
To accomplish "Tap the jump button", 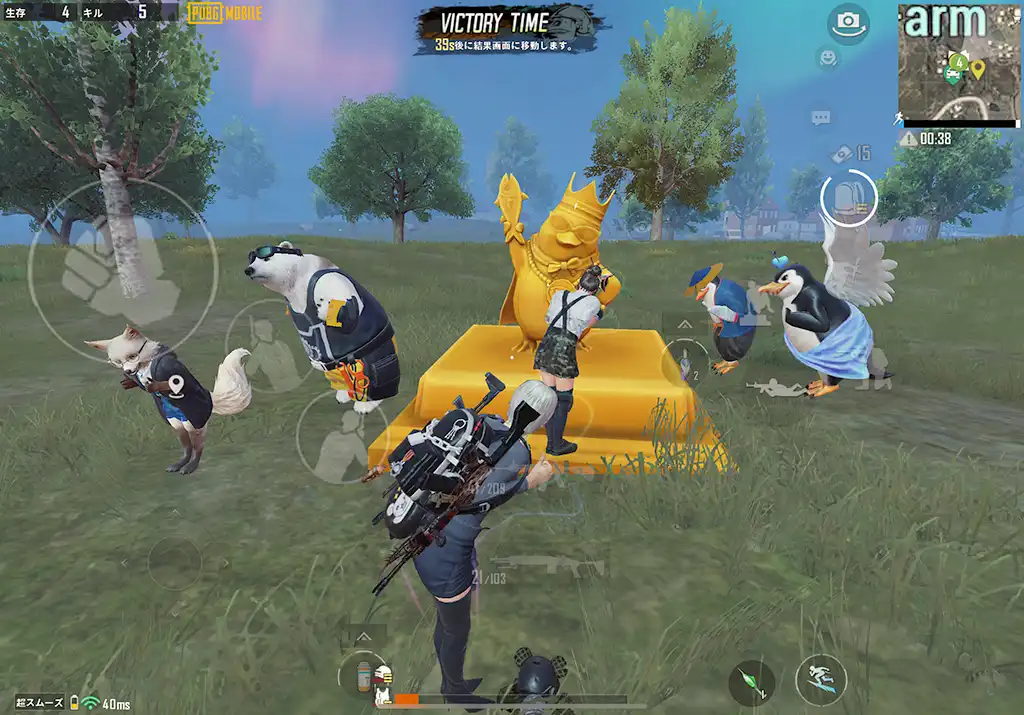I will pyautogui.click(x=820, y=681).
